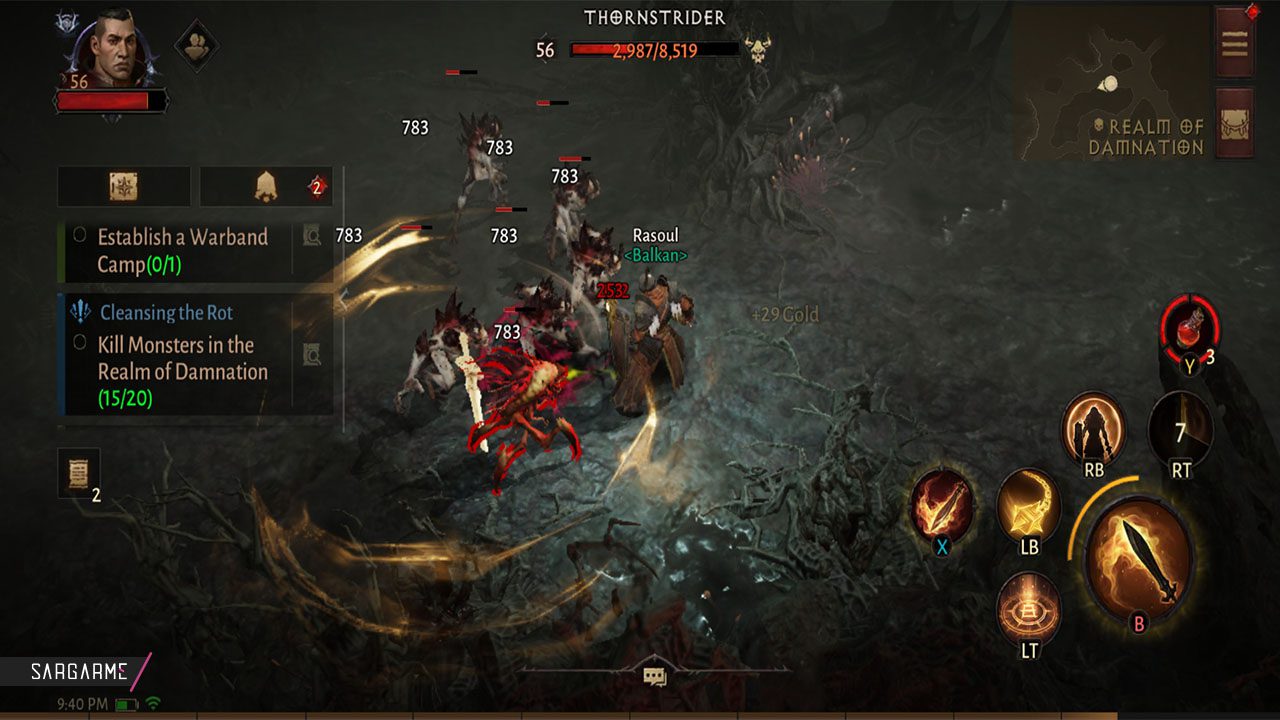Collapse the quest panel with the arrow
Screen dimensions: 1280x720
[x=342, y=298]
